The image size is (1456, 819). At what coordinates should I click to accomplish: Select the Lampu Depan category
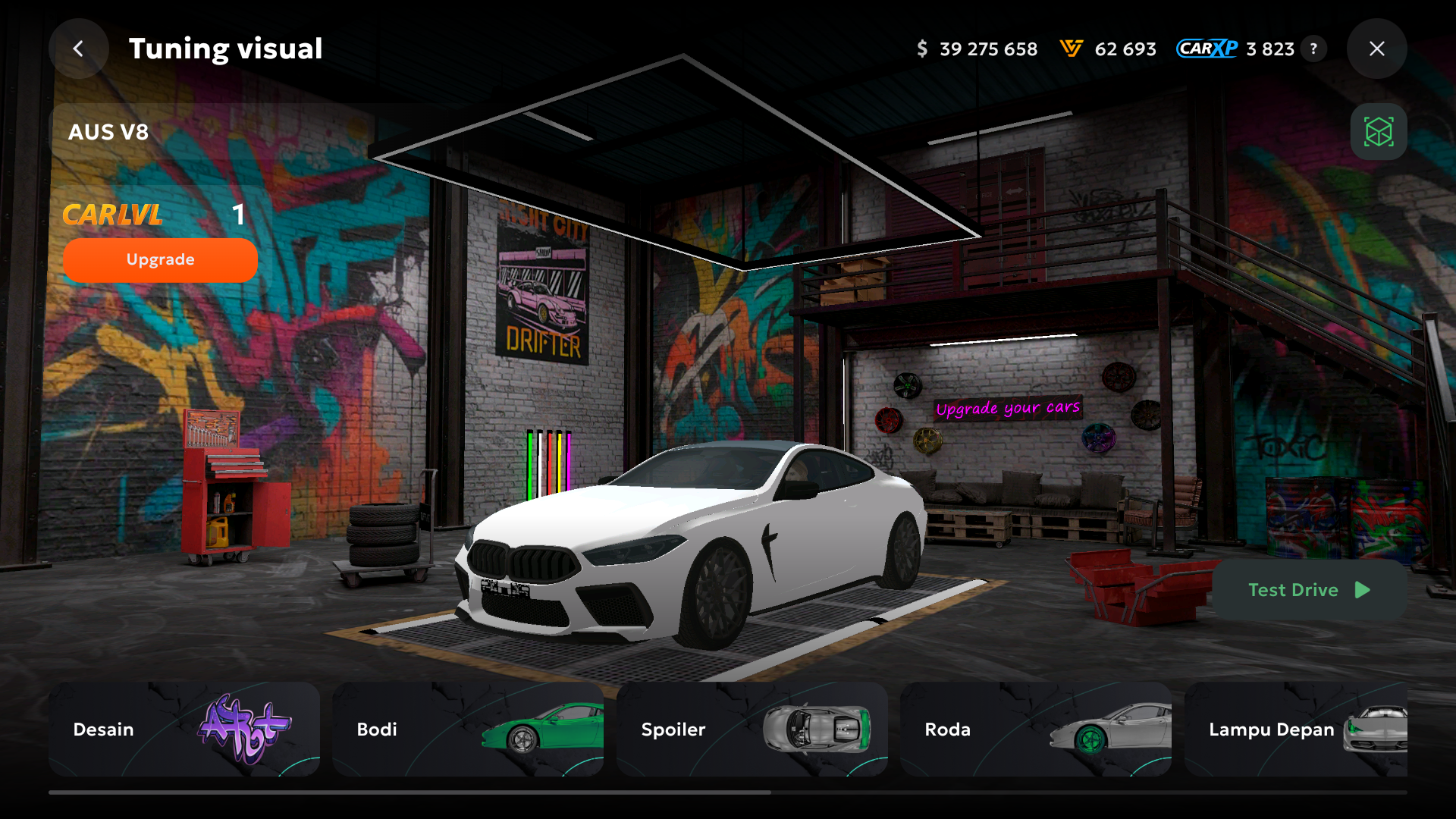[1295, 729]
